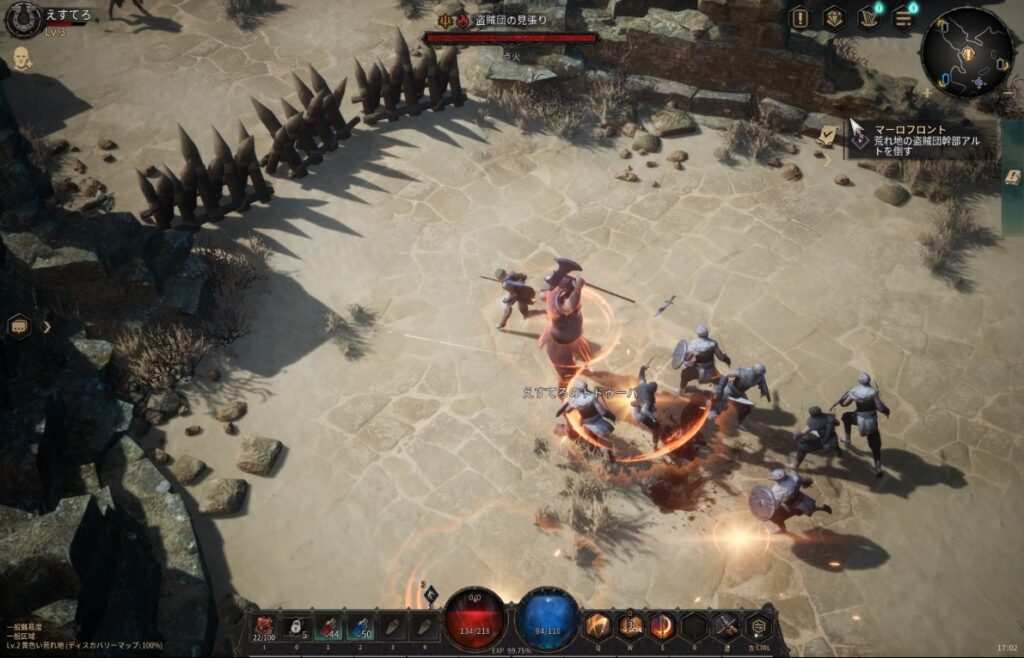Activate the crossed weapons skill icon

tap(725, 627)
